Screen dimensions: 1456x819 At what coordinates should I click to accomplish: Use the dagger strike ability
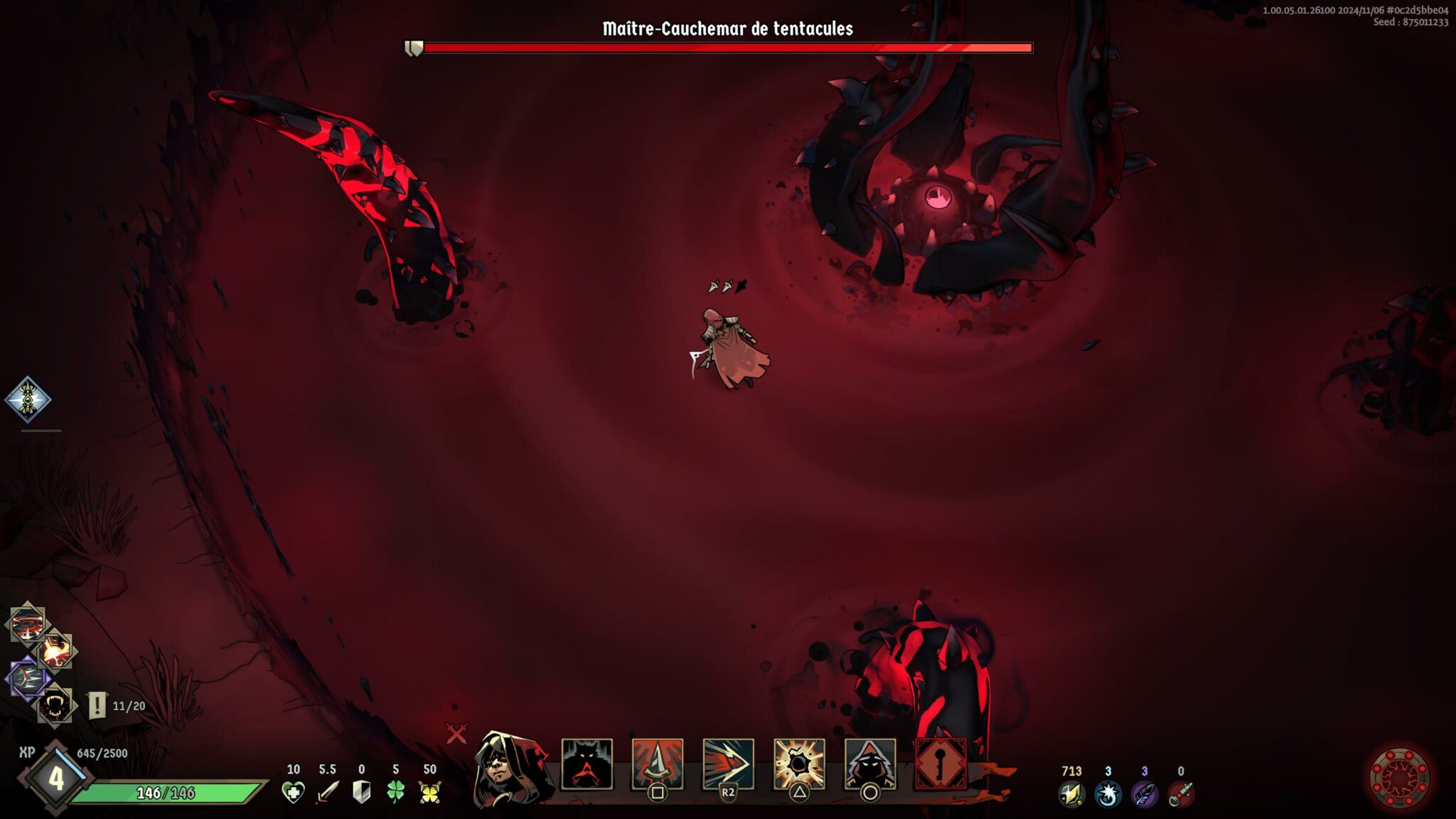point(658,764)
